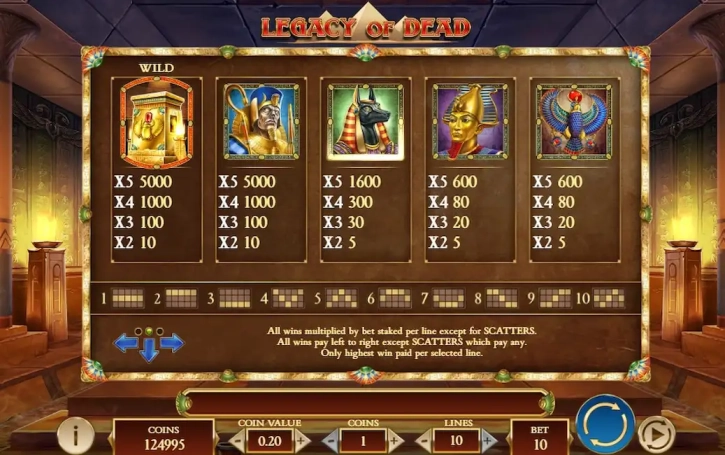
Task: Lower the number of lines
Action: [424, 440]
